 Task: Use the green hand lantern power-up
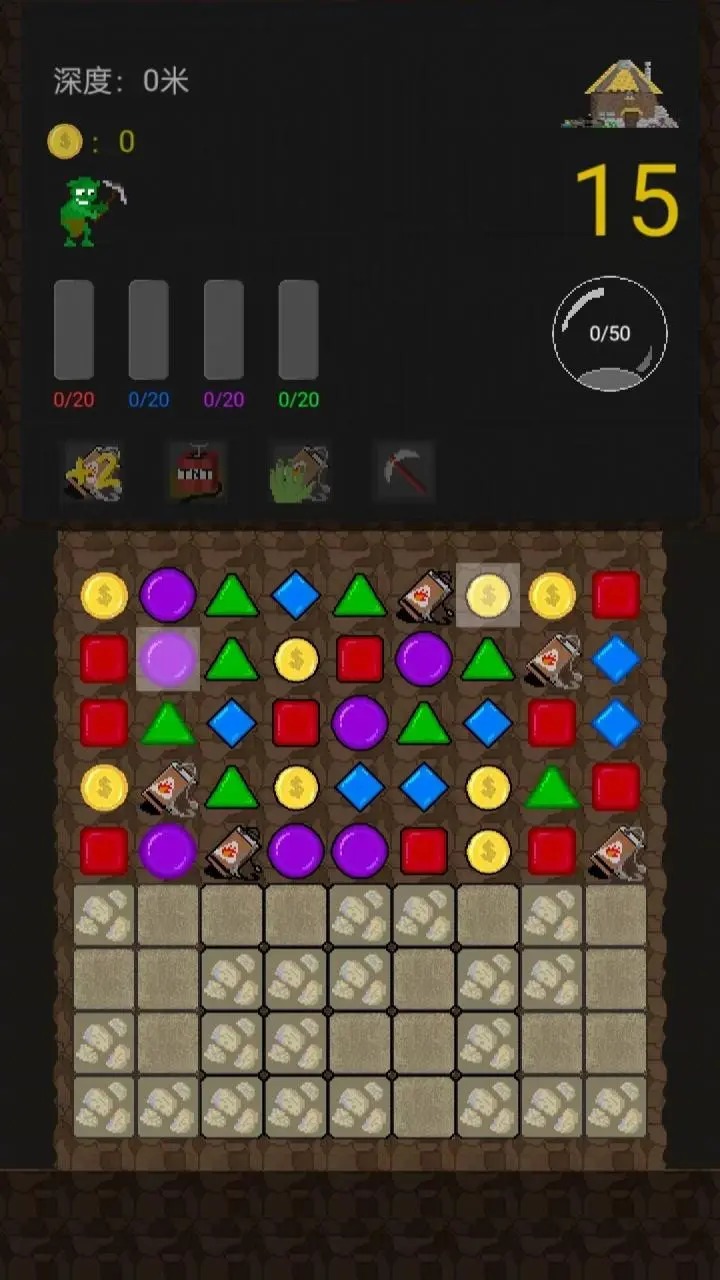click(x=300, y=472)
